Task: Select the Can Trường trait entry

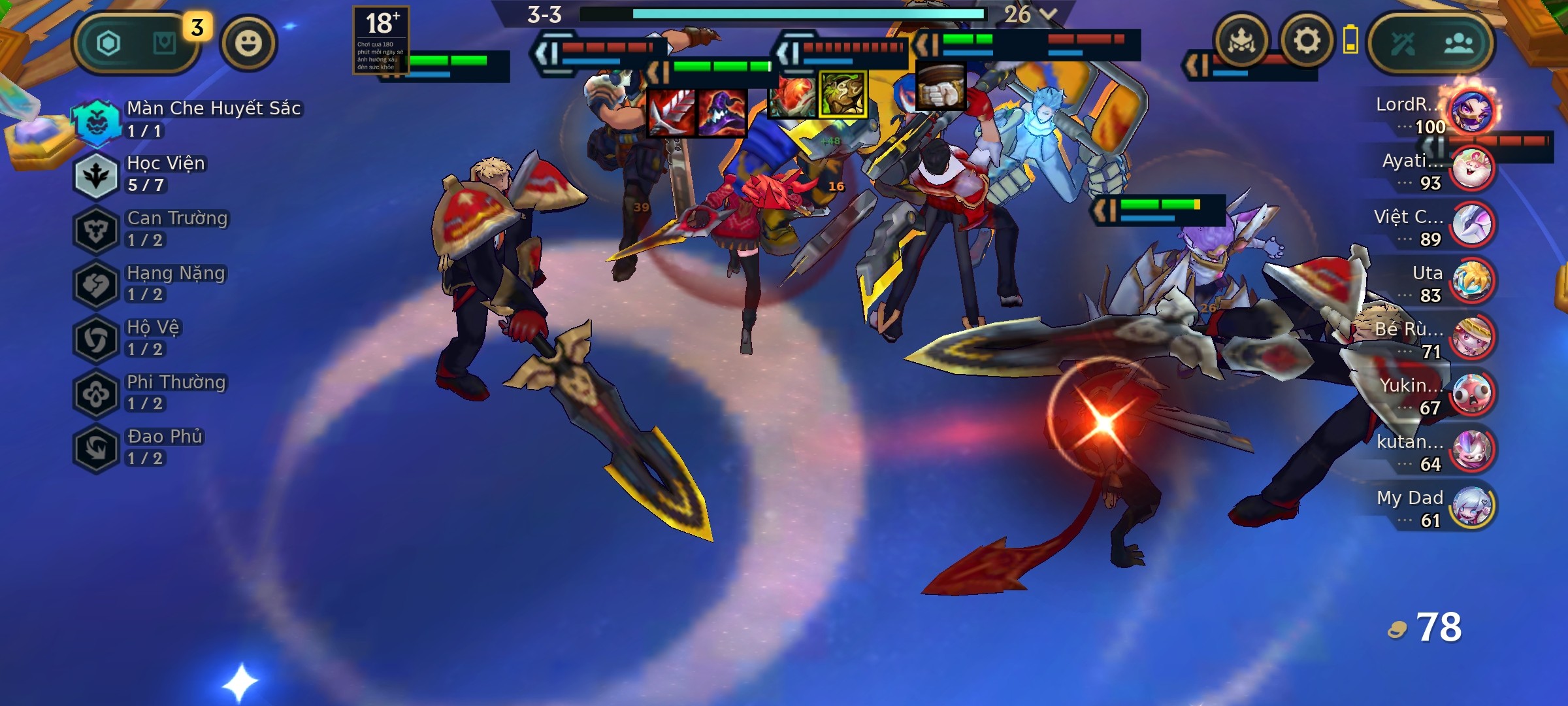Action: pyautogui.click(x=97, y=229)
